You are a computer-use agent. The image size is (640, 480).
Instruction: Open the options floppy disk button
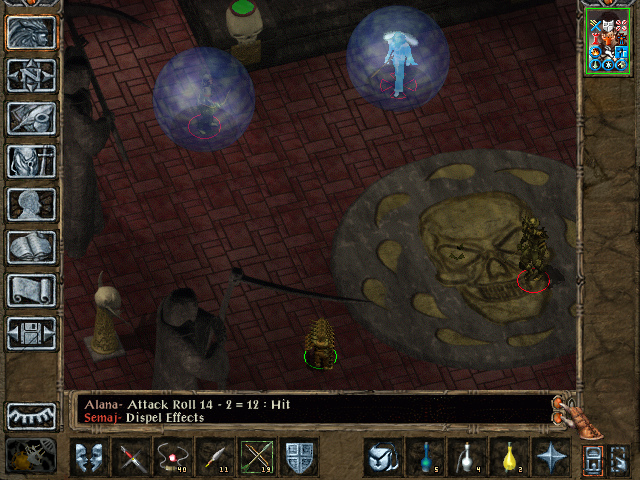click(x=31, y=333)
